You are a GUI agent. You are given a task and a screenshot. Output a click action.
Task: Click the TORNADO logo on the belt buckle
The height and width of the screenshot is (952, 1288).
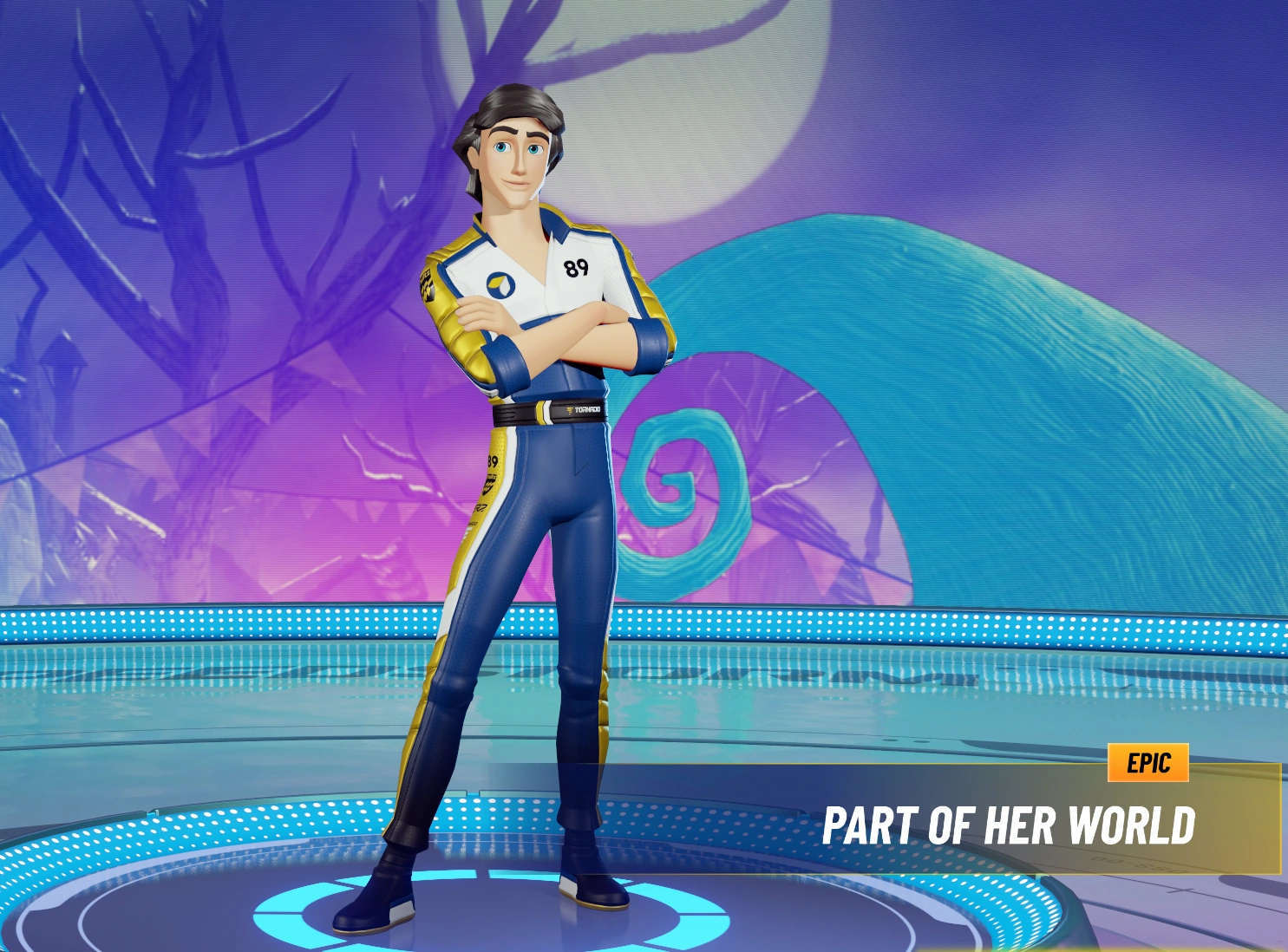coord(584,409)
